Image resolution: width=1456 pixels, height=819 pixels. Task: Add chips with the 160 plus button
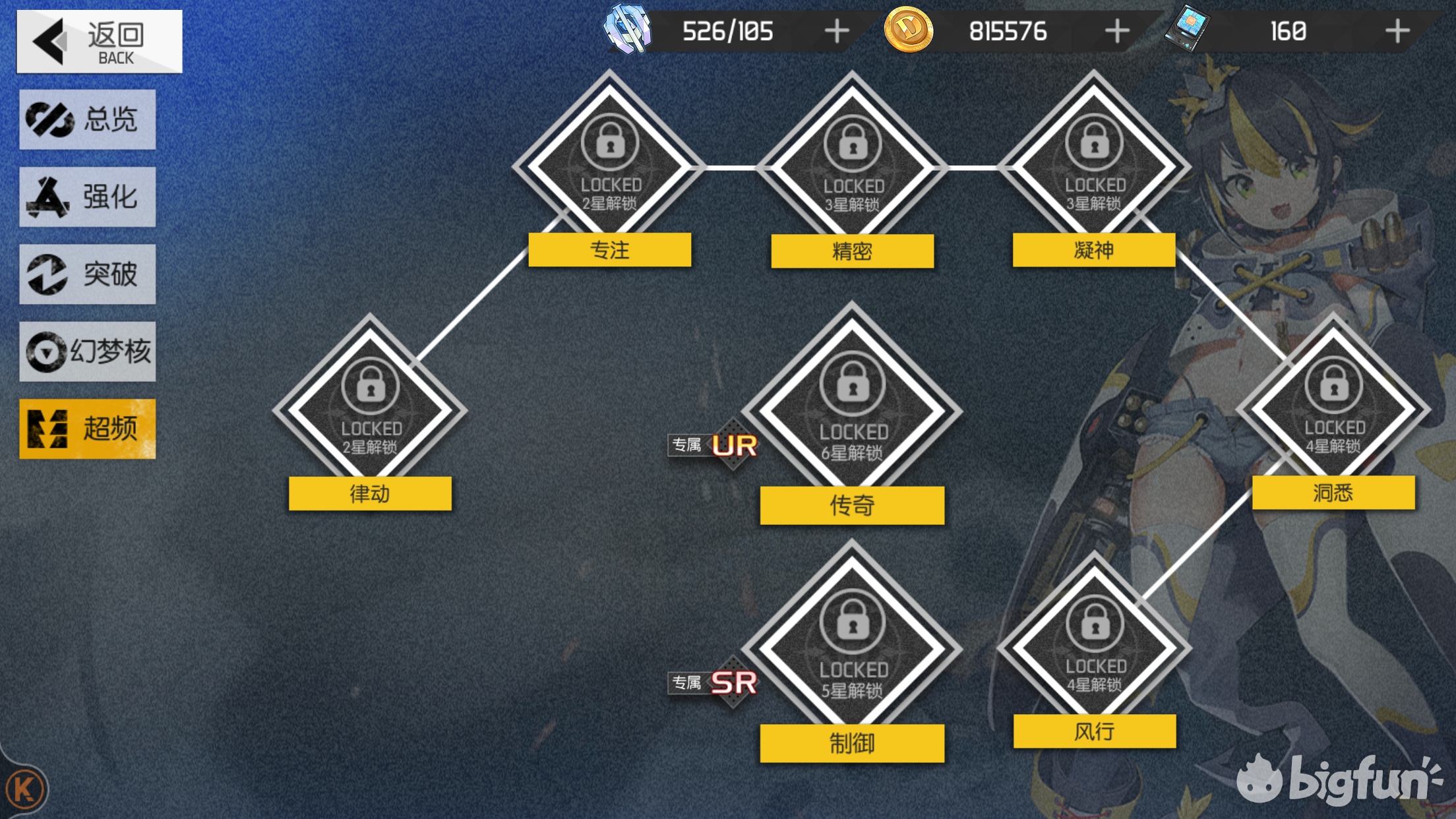point(1397,31)
